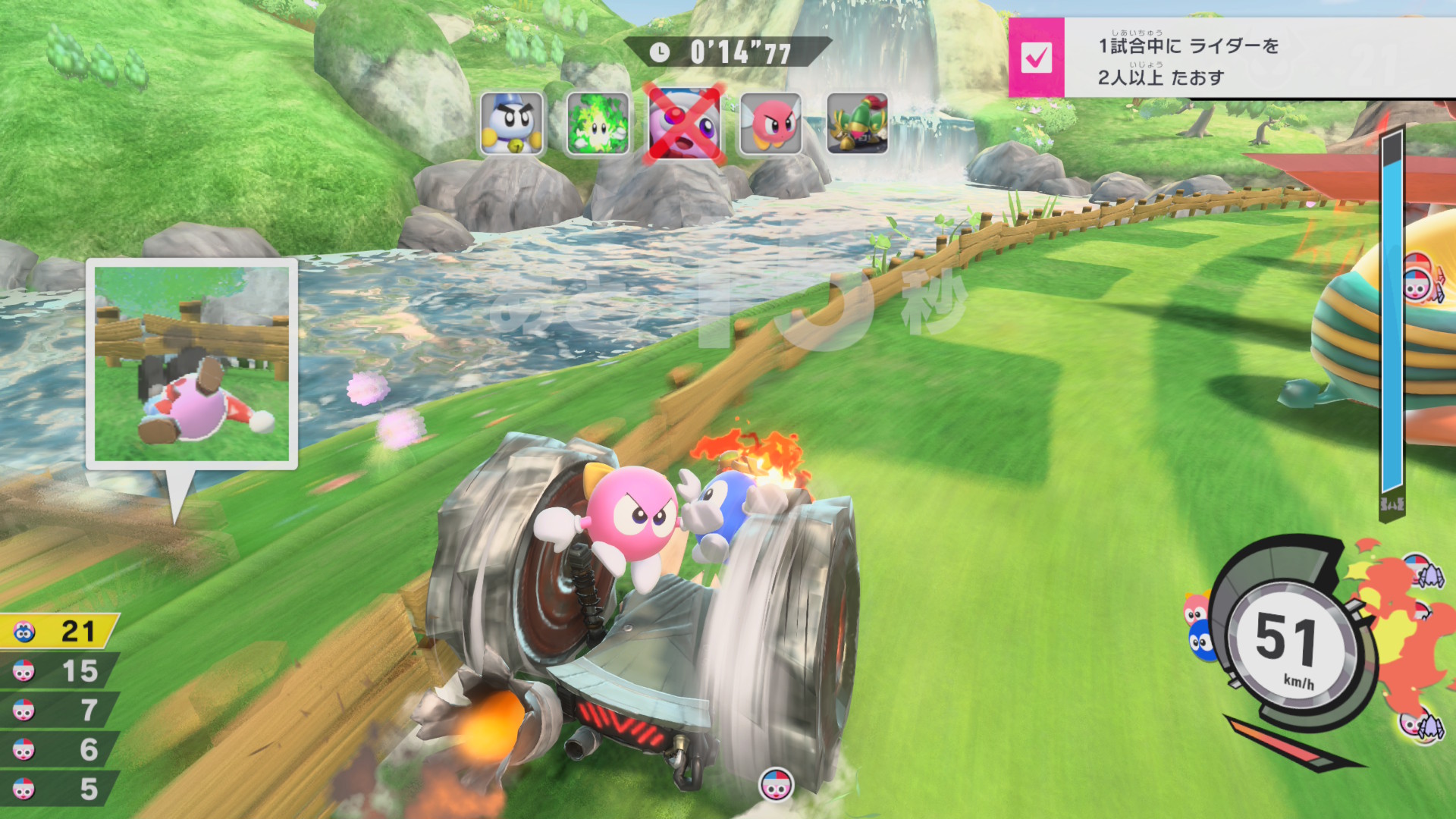1456x819 pixels.
Task: Select the glowing green rider portrait
Action: tap(598, 124)
